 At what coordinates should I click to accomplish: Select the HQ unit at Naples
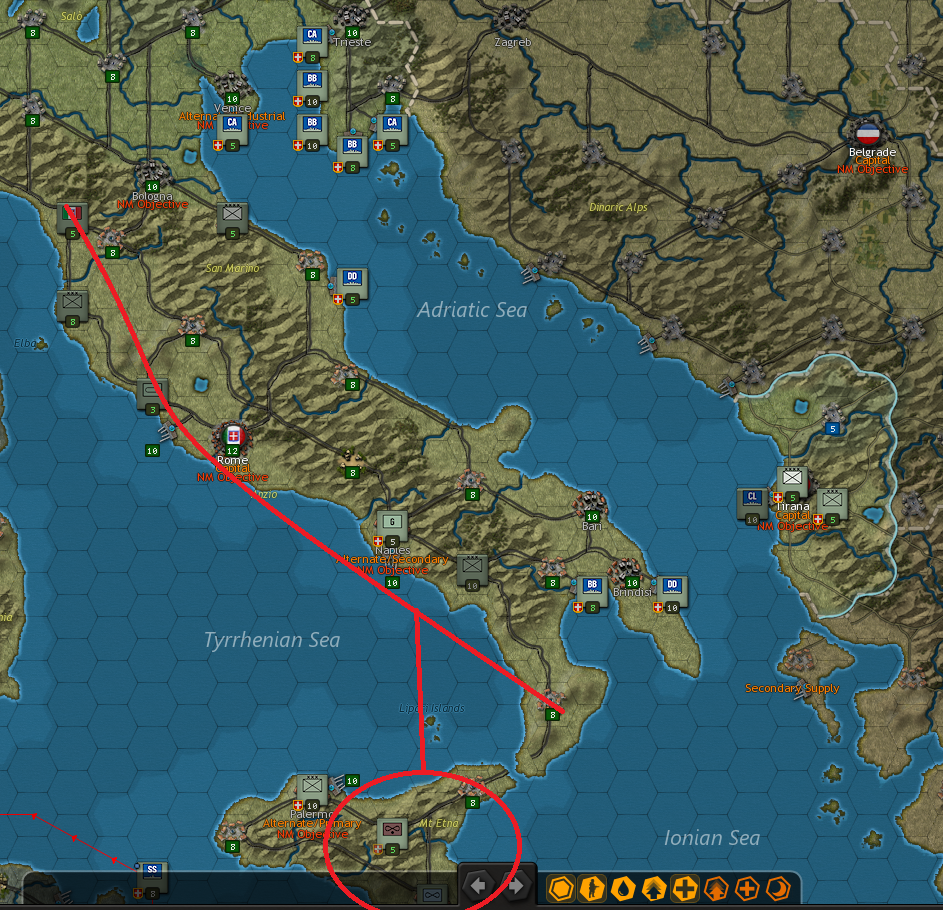coord(393,521)
